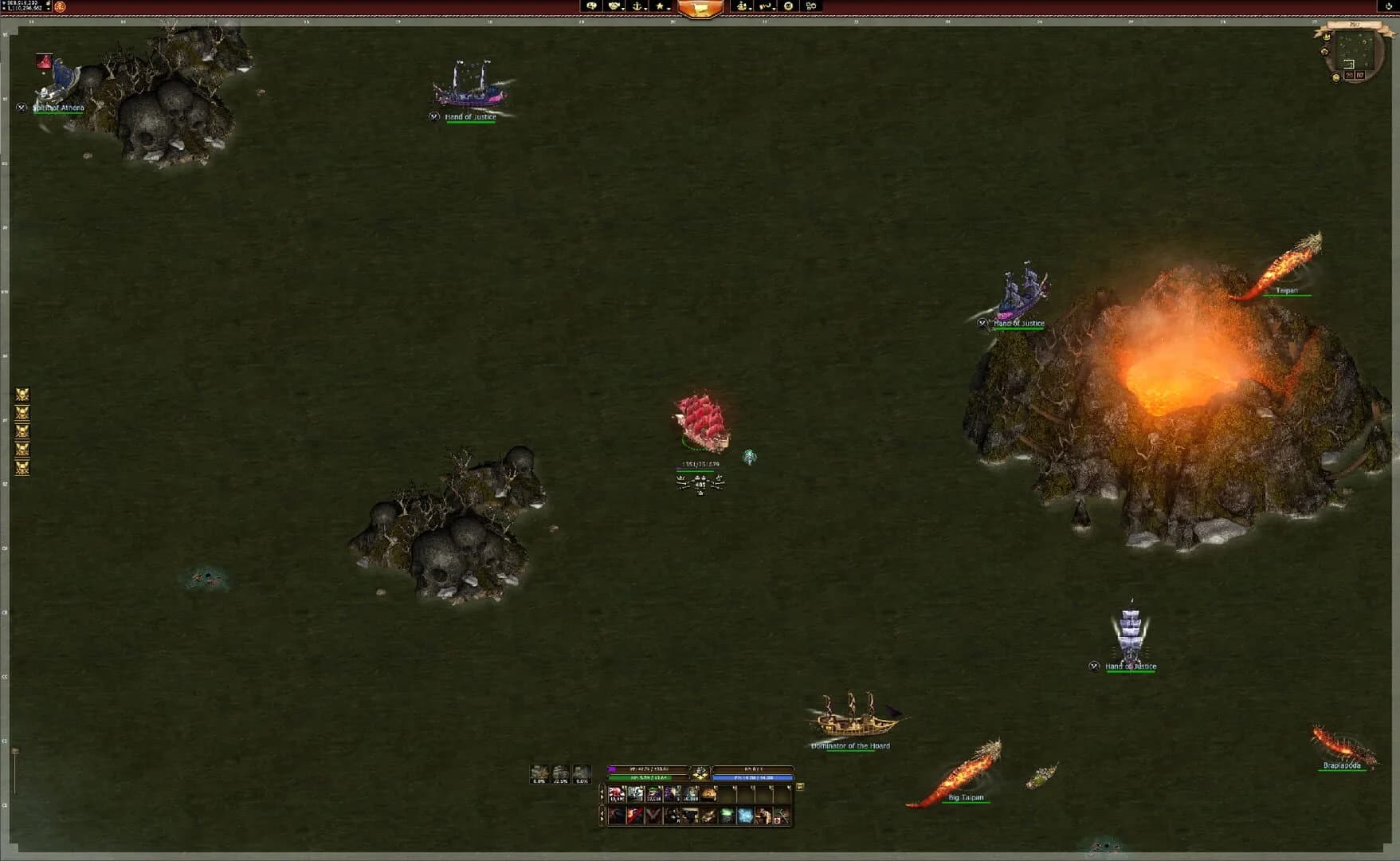Toggle to the previous ammo row with the left arrow
Viewport: 1400px width, 861px height.
click(x=602, y=792)
